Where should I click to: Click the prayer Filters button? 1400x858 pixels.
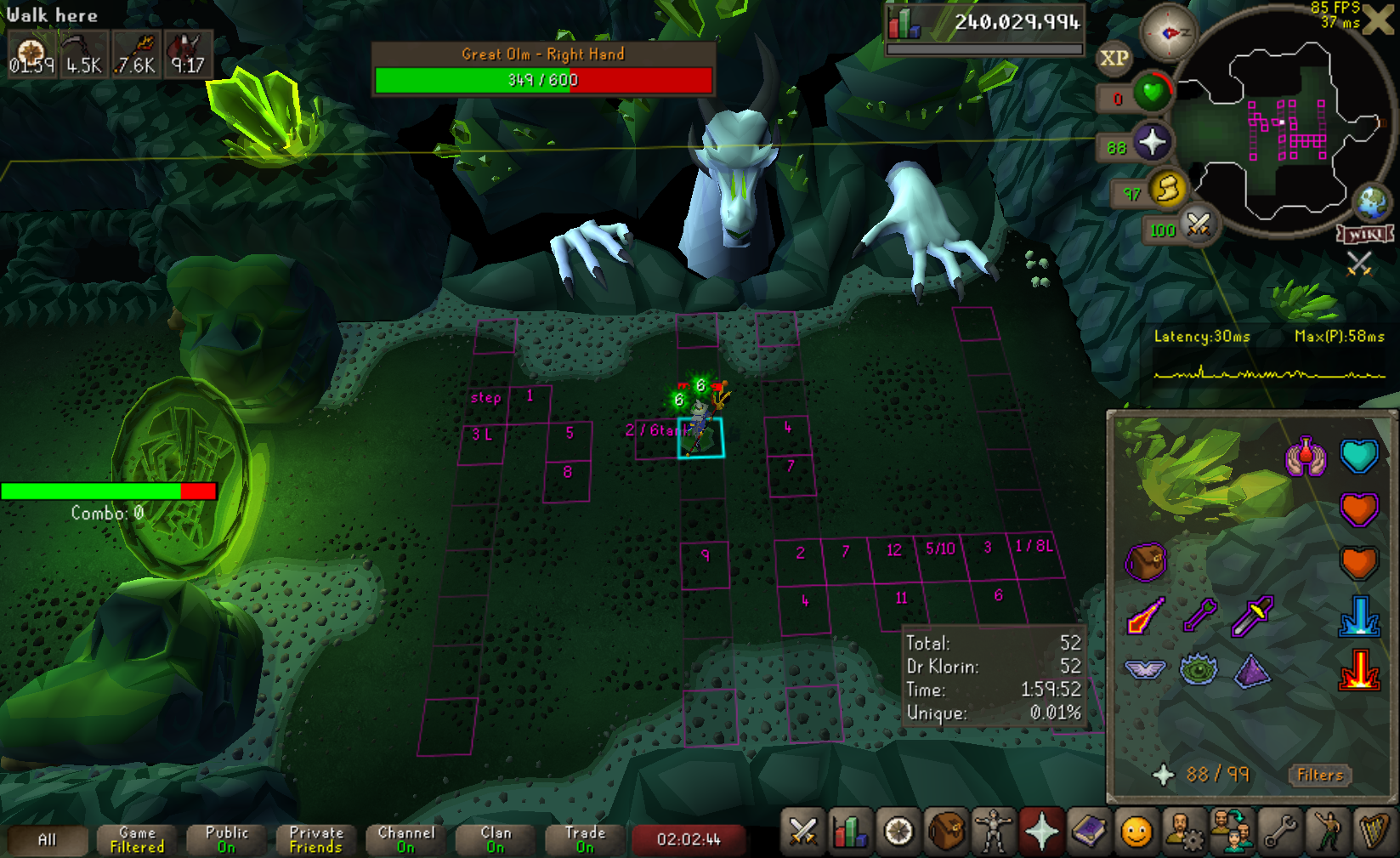(1320, 775)
